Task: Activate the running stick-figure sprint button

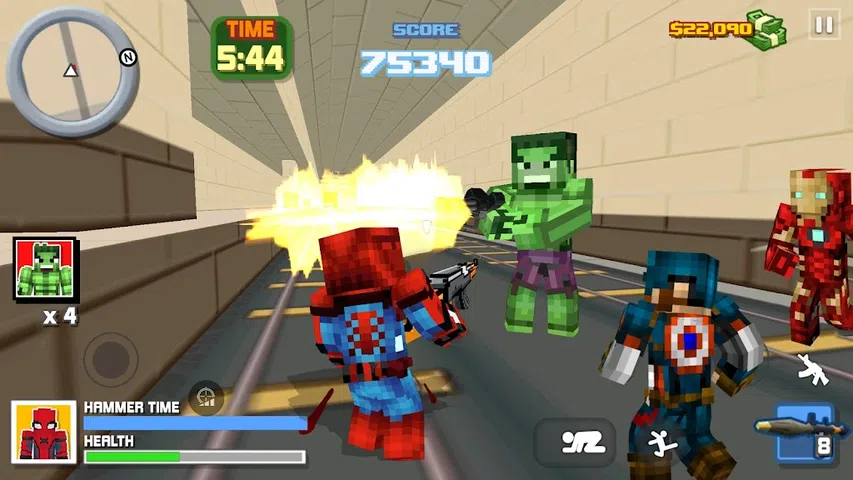Action: point(660,440)
